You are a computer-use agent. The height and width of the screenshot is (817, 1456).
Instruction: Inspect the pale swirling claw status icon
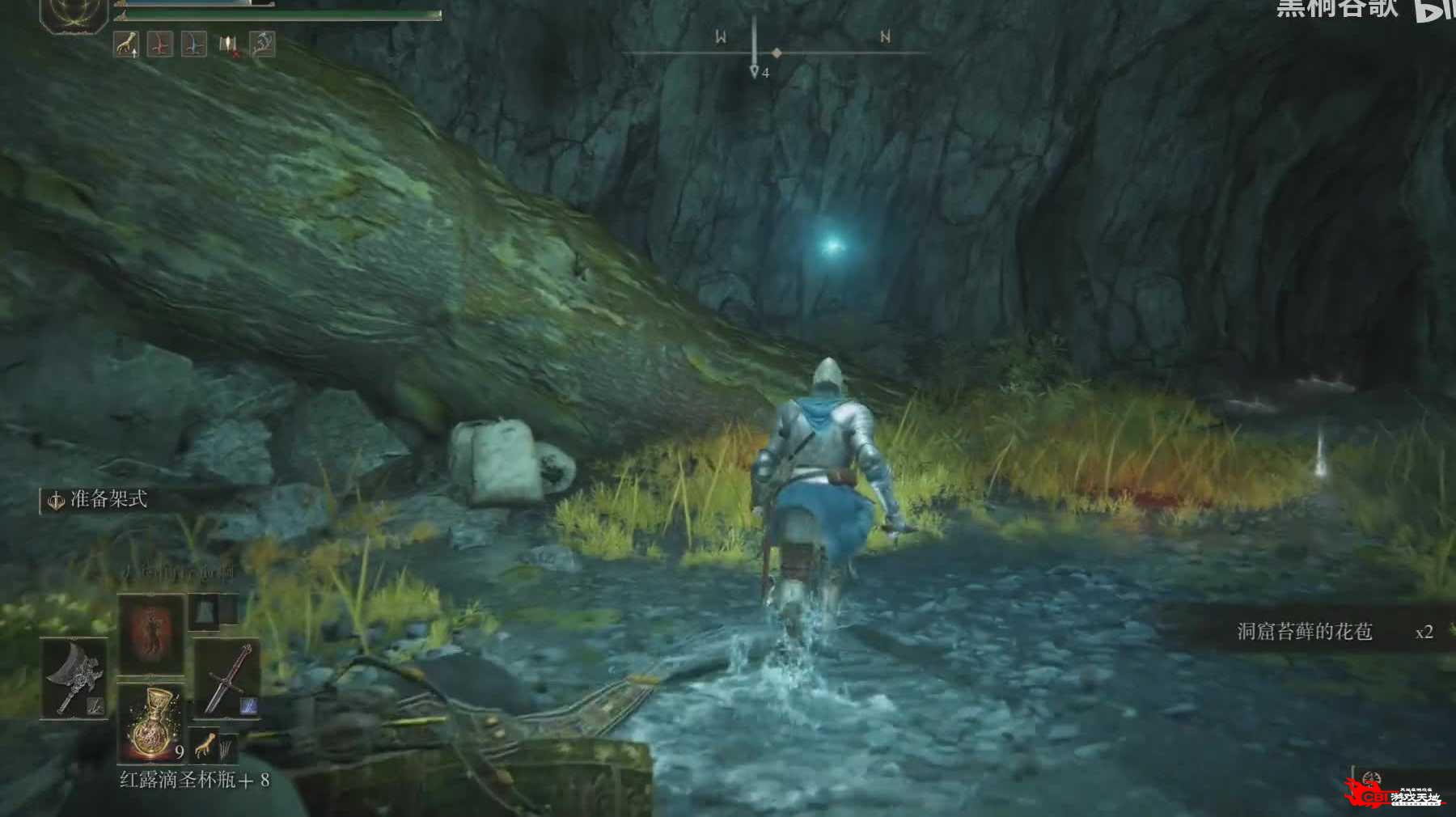click(262, 45)
